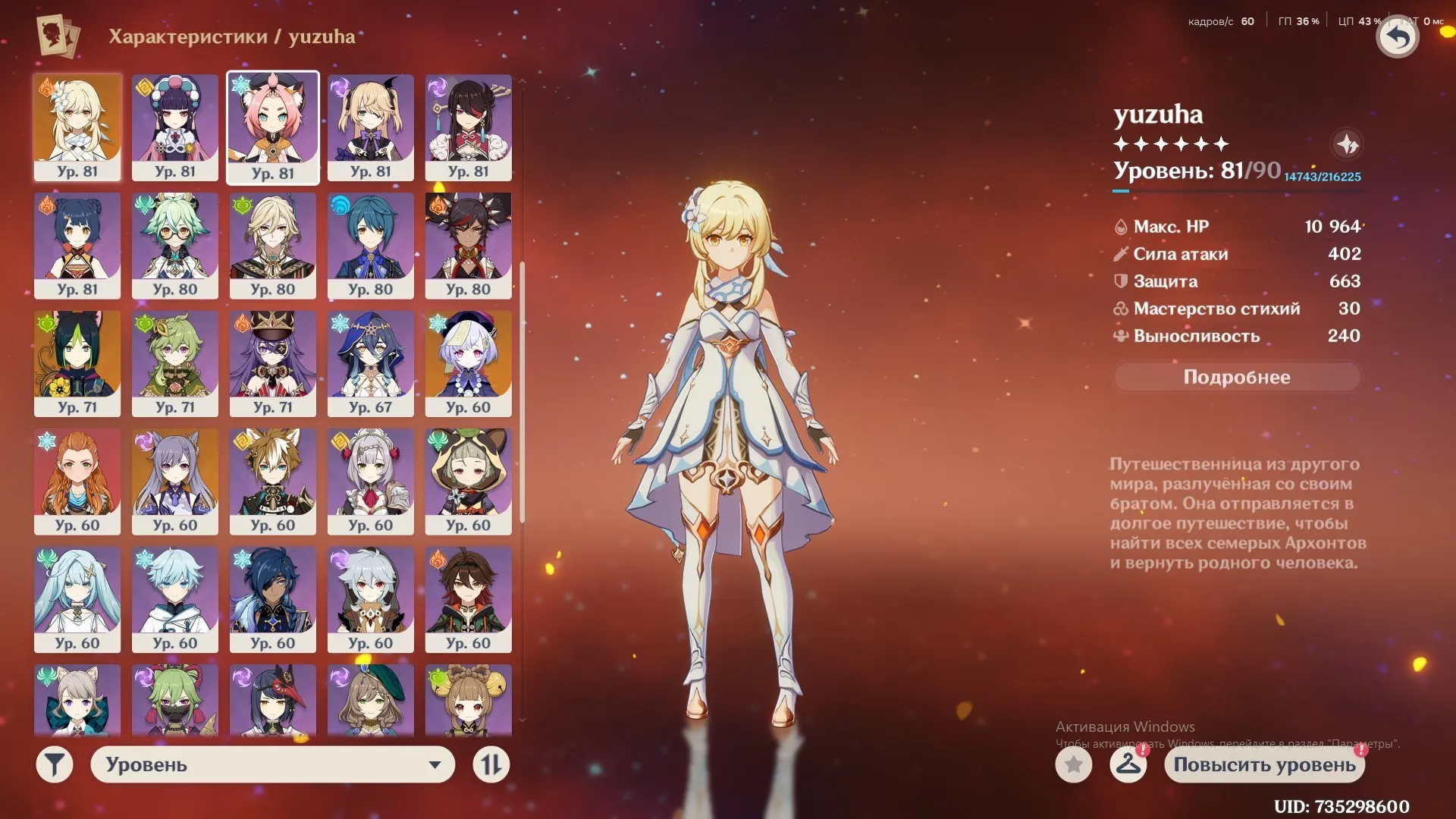Image resolution: width=1456 pixels, height=819 pixels.
Task: Click the back arrow in the top-right corner
Action: 1398,36
